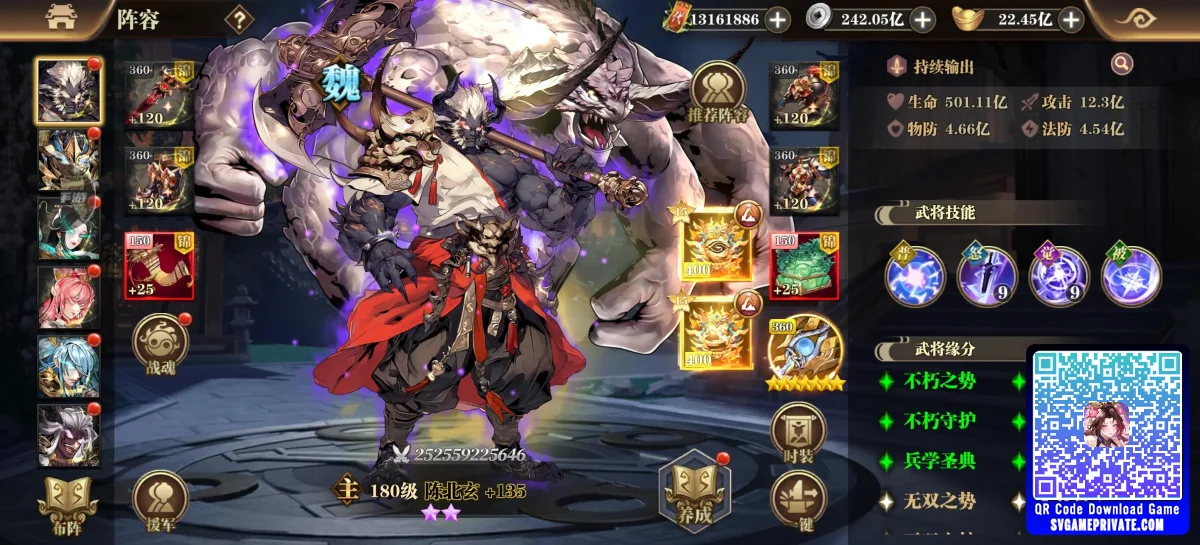This screenshot has width=1200, height=545.
Task: Choose the pink-haired hero portrait
Action: coord(68,297)
